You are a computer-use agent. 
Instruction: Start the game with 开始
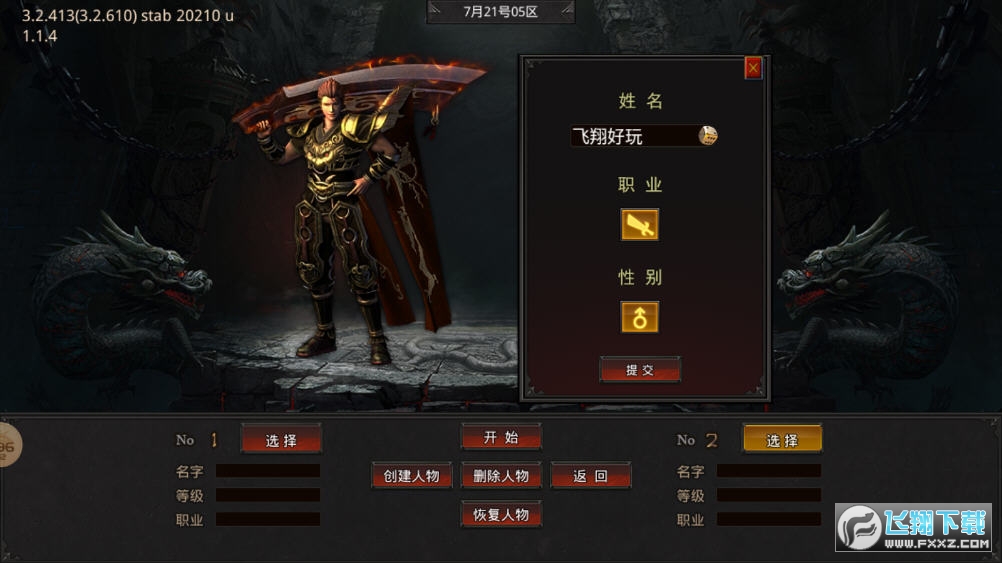[x=501, y=437]
